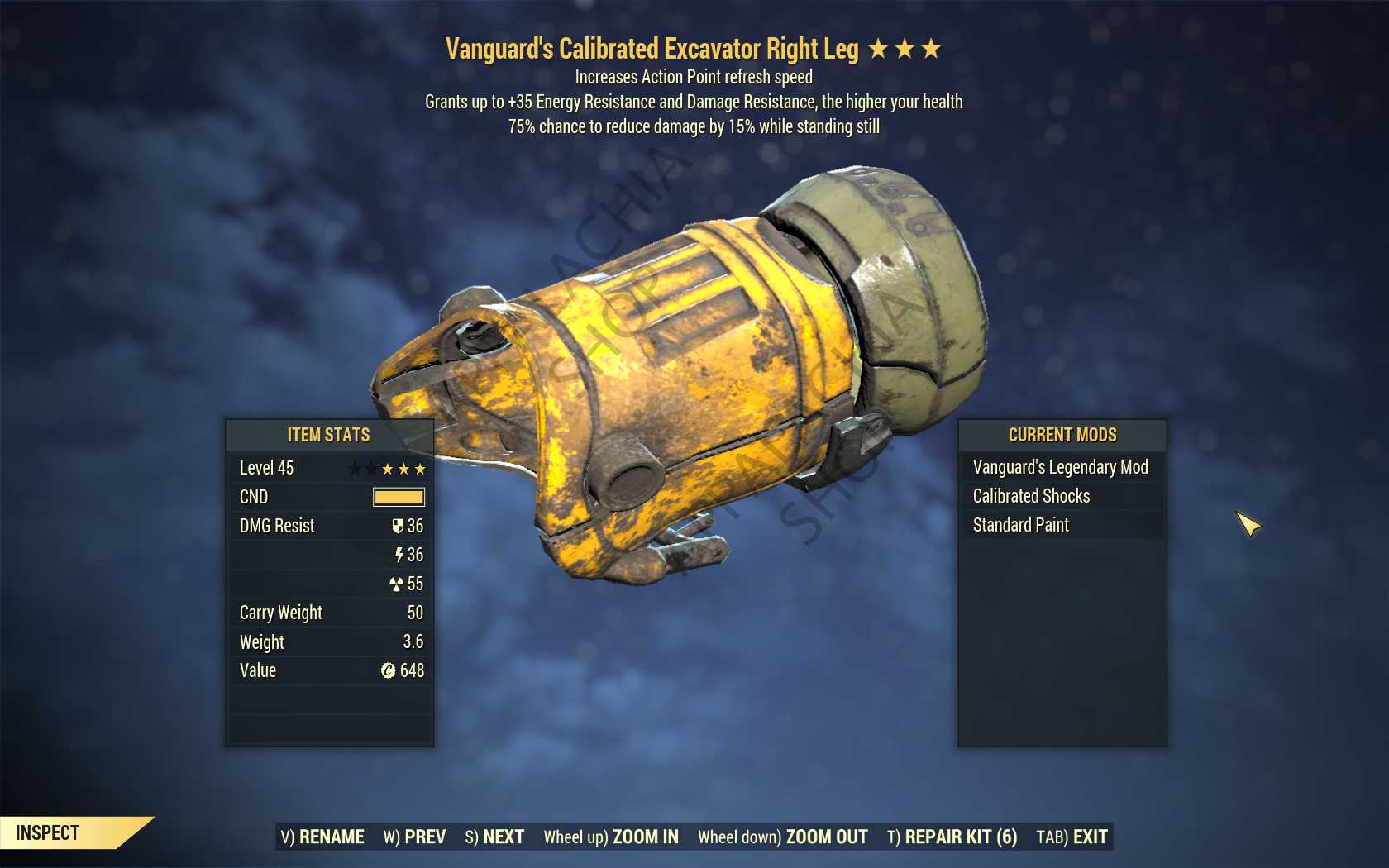
Task: Select the Rename option in bottom bar
Action: tap(322, 837)
